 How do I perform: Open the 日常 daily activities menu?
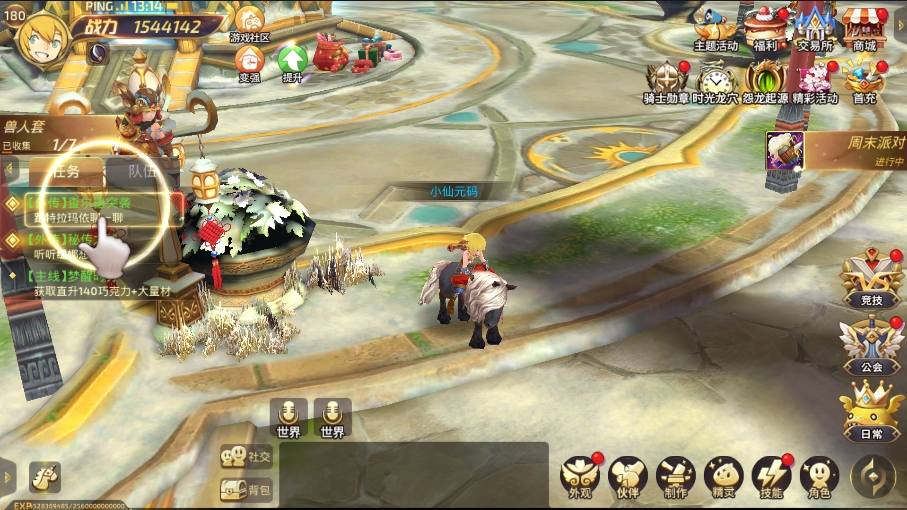click(x=871, y=411)
